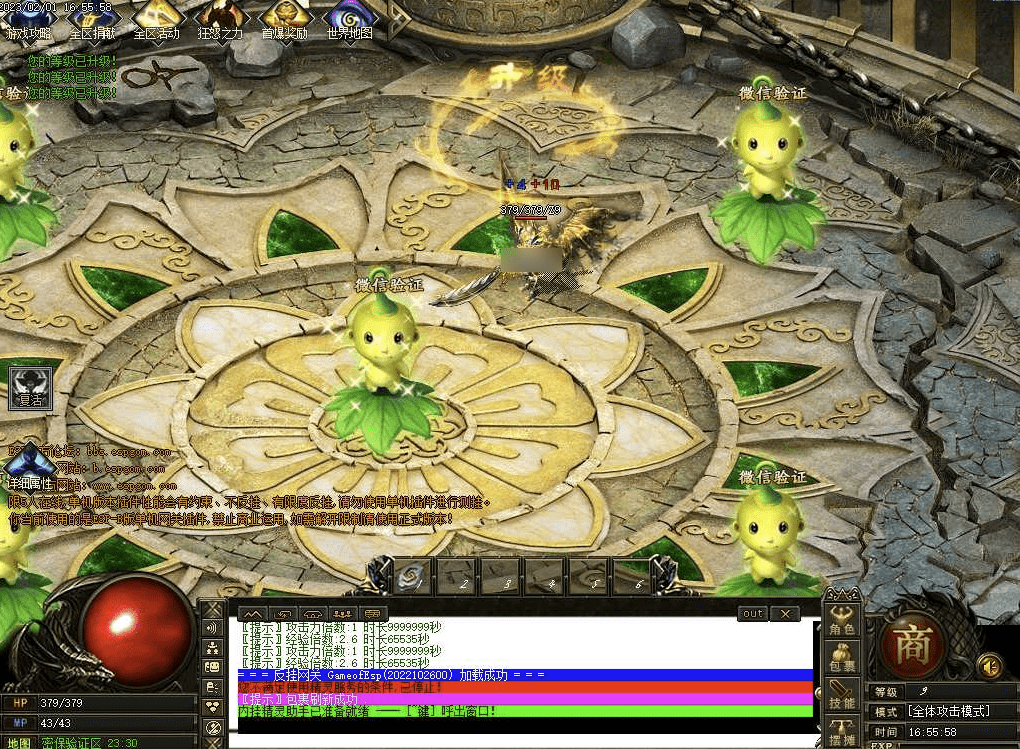Toggle the sound speaker button
Viewport: 1020px width, 749px height.
pyautogui.click(x=990, y=665)
